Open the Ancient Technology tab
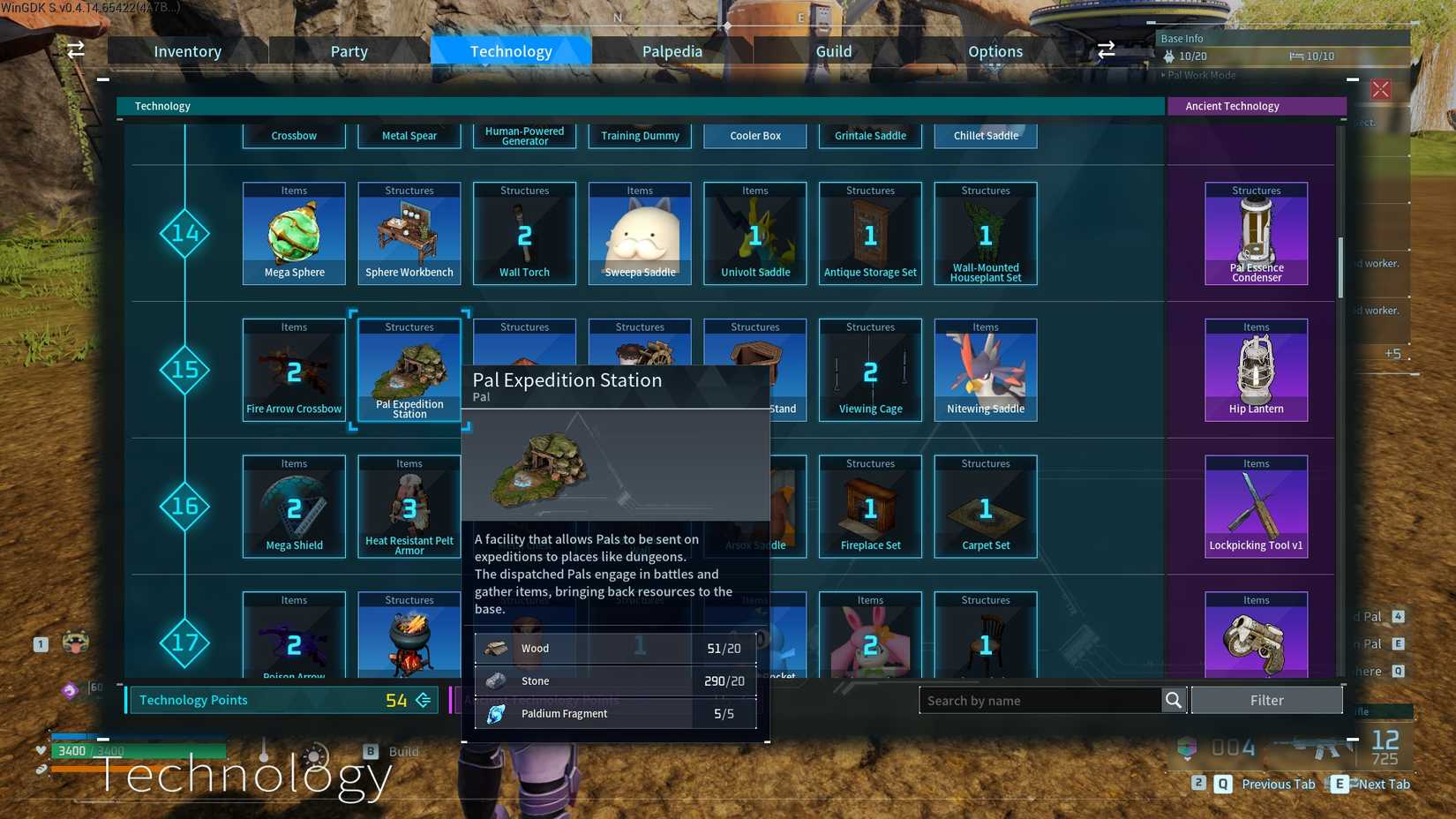The height and width of the screenshot is (819, 1456). pos(1257,106)
